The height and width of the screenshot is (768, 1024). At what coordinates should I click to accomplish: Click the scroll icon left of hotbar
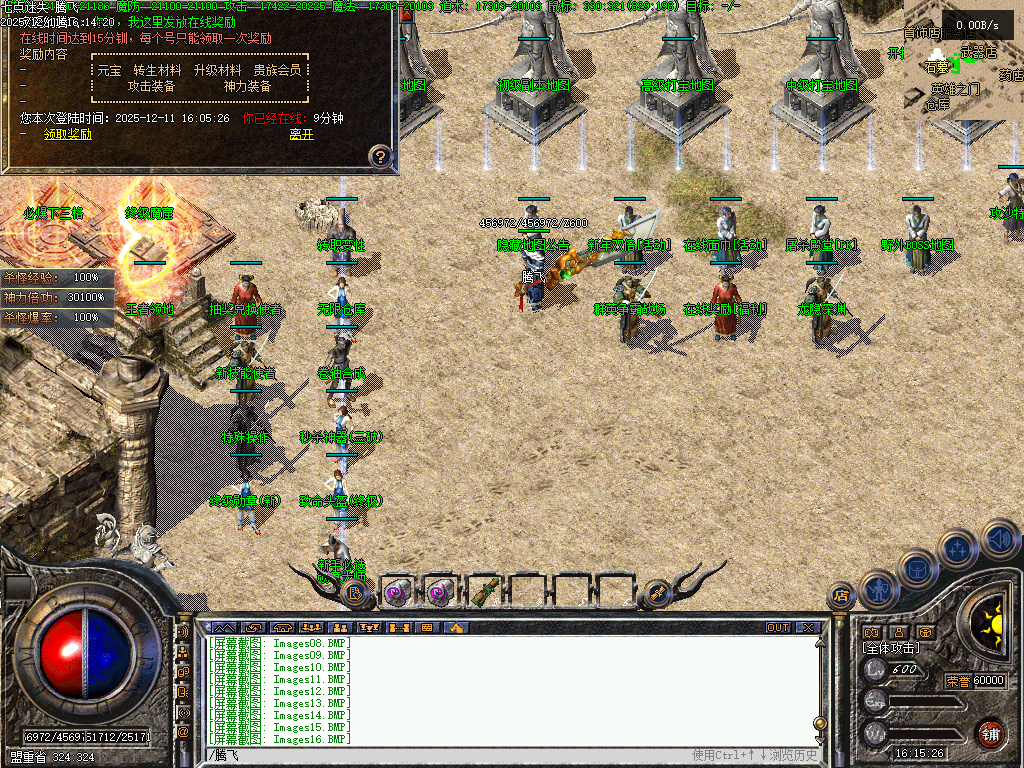(355, 593)
